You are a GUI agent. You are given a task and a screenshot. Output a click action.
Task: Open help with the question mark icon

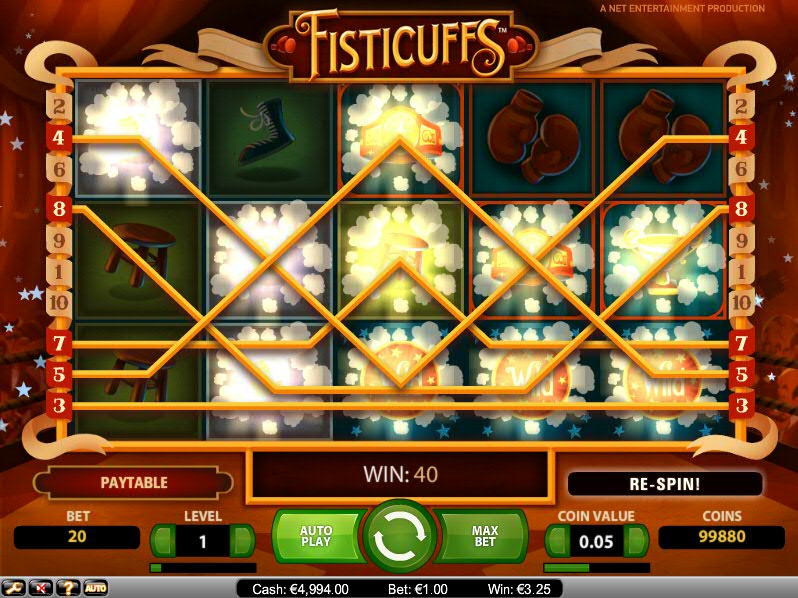(x=69, y=587)
